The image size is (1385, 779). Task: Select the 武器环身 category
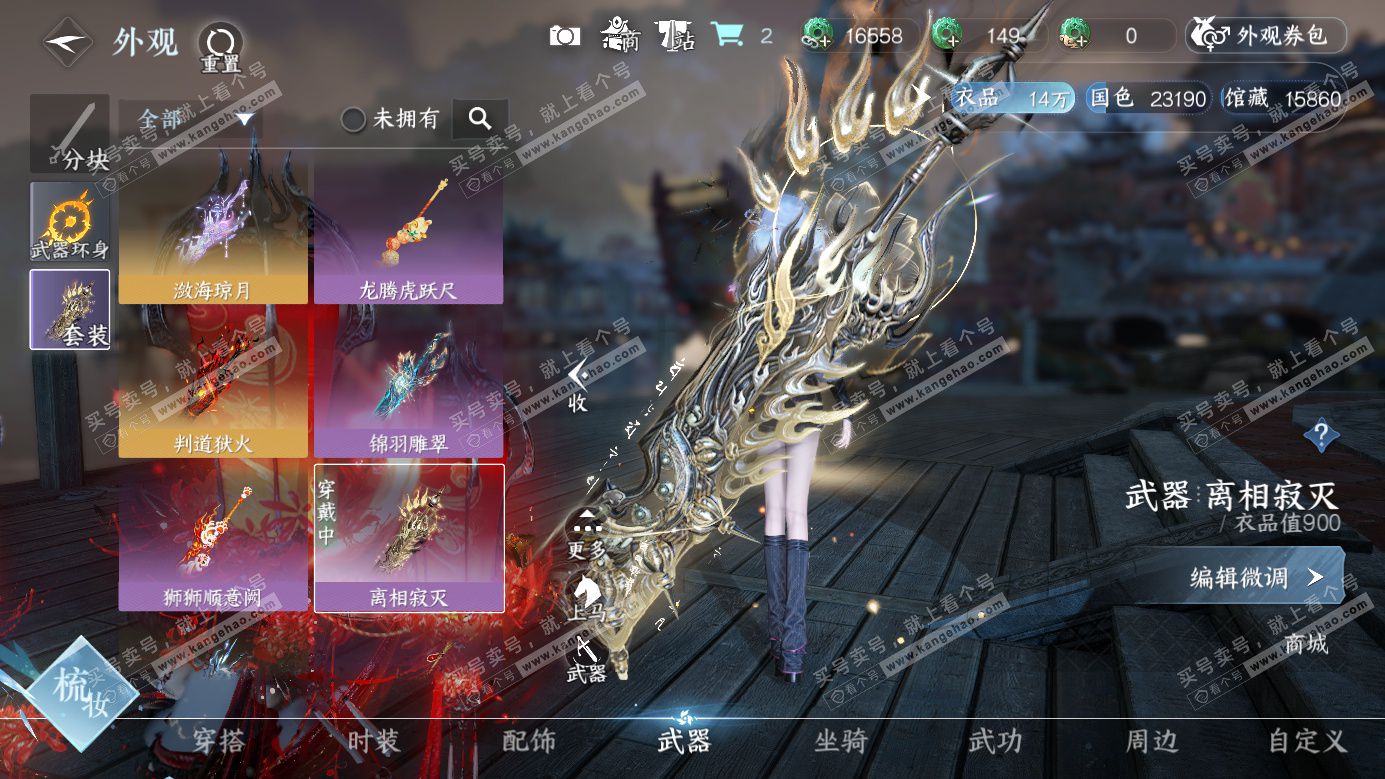pos(70,222)
